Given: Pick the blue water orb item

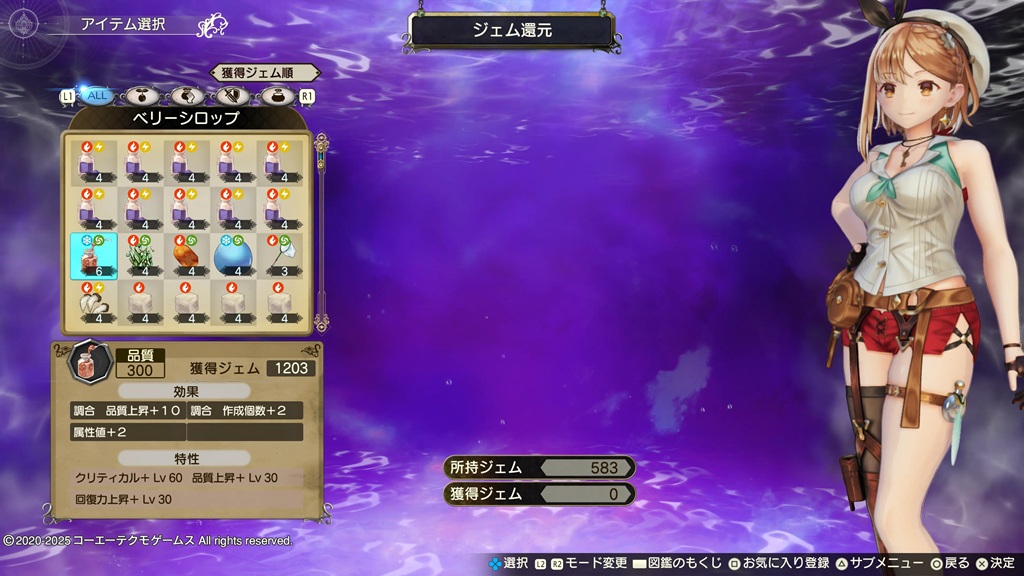Looking at the screenshot, I should pos(233,255).
